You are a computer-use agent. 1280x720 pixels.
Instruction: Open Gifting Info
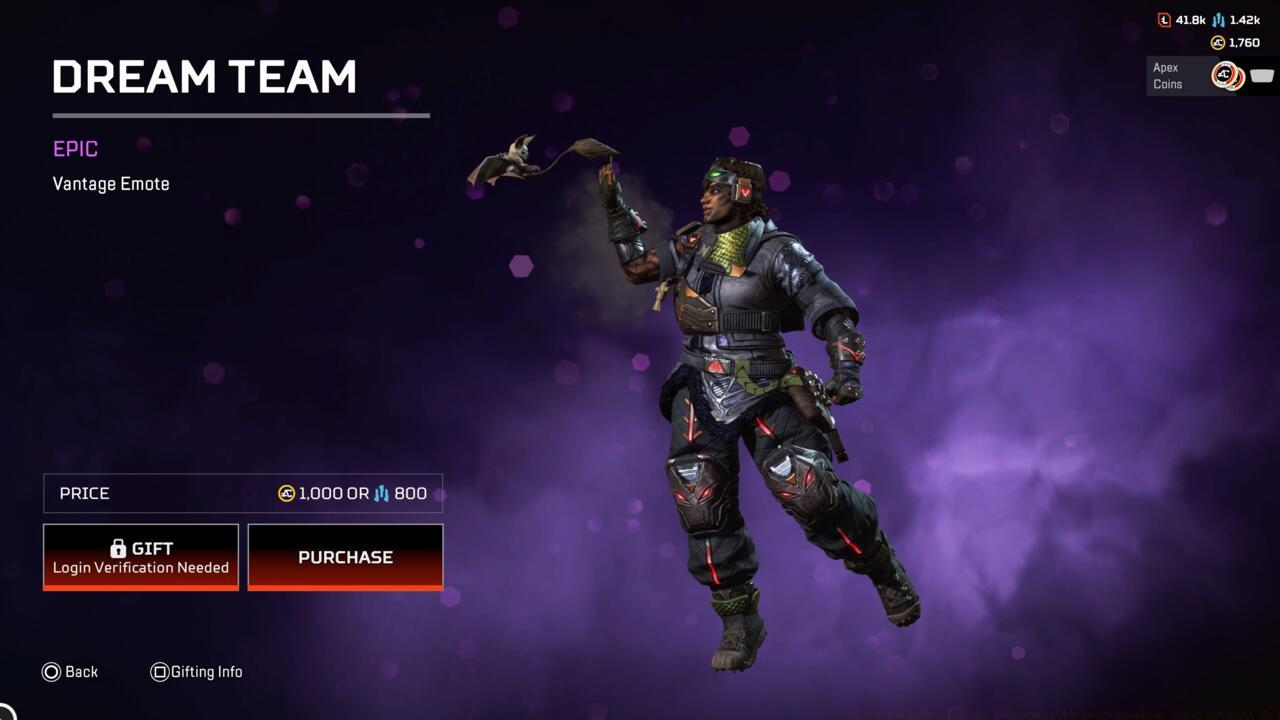[x=197, y=671]
